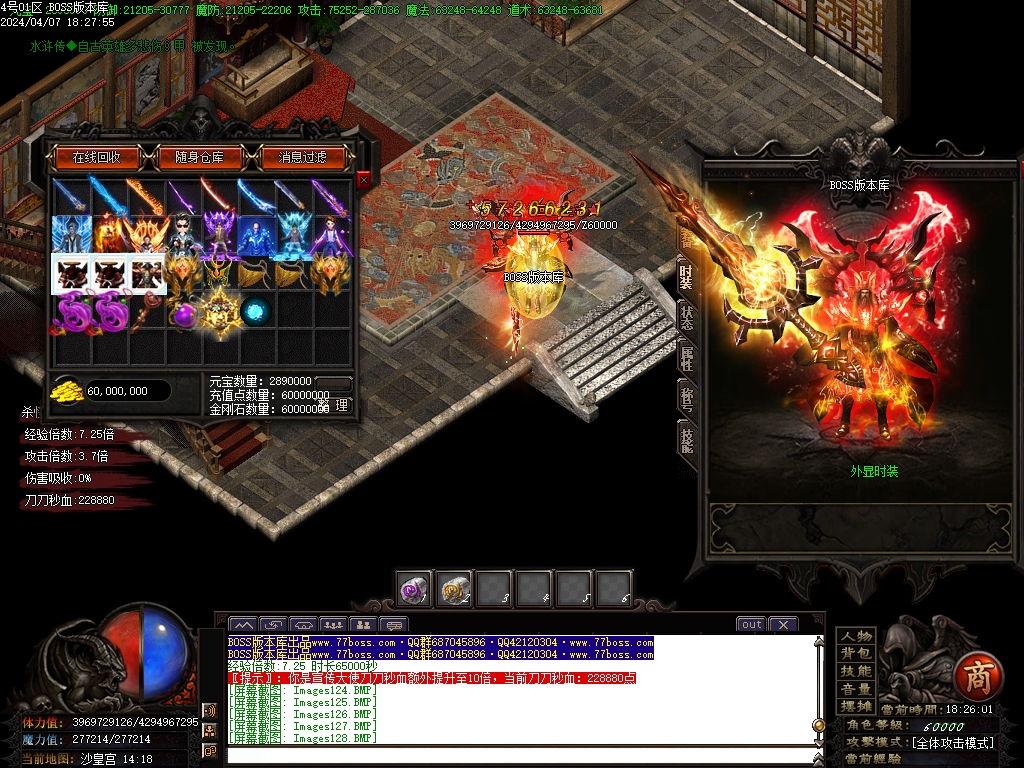Open the 在线回收 online recycle button
The height and width of the screenshot is (768, 1024).
click(96, 157)
